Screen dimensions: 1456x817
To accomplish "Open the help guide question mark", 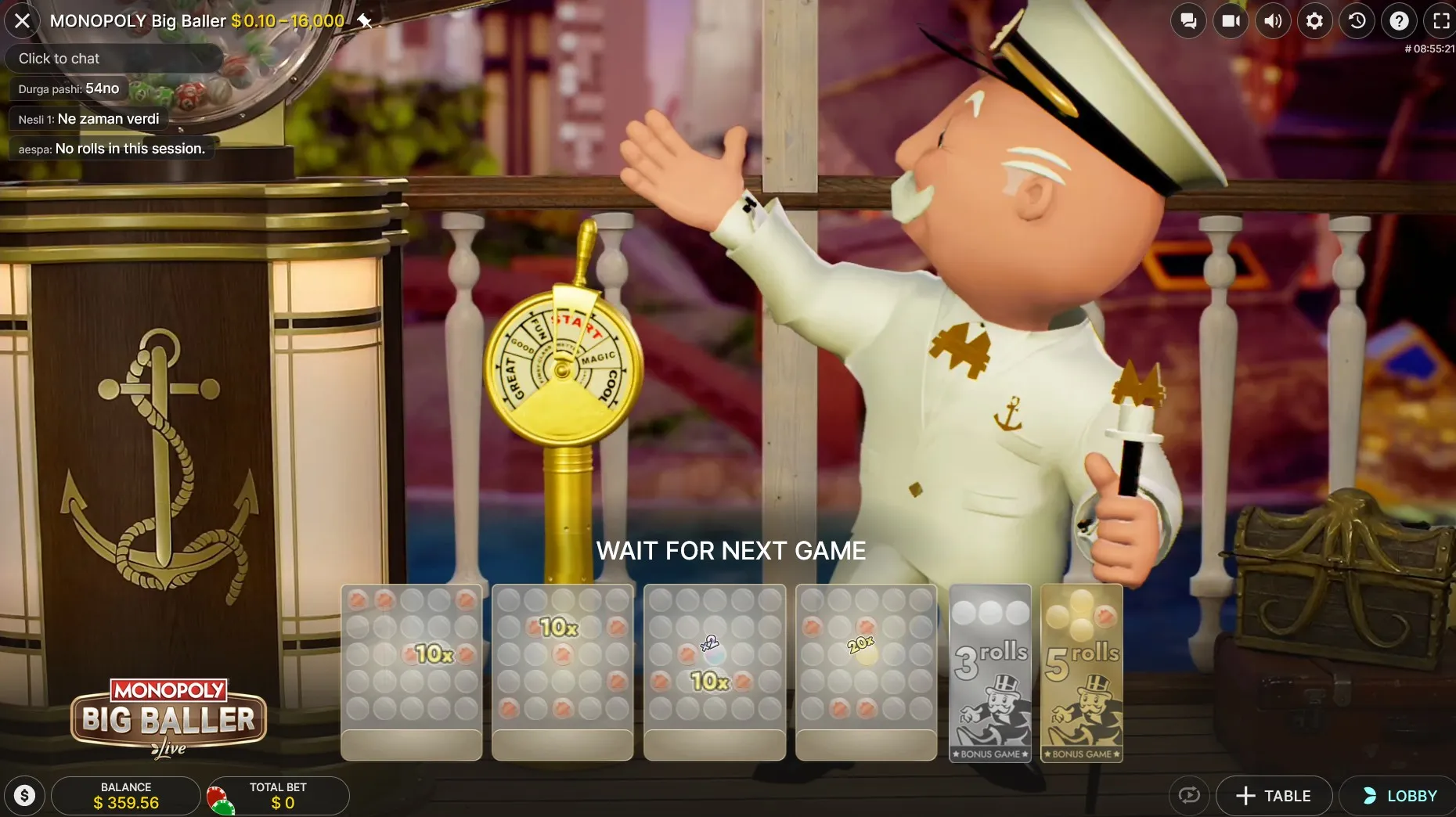I will click(x=1400, y=20).
